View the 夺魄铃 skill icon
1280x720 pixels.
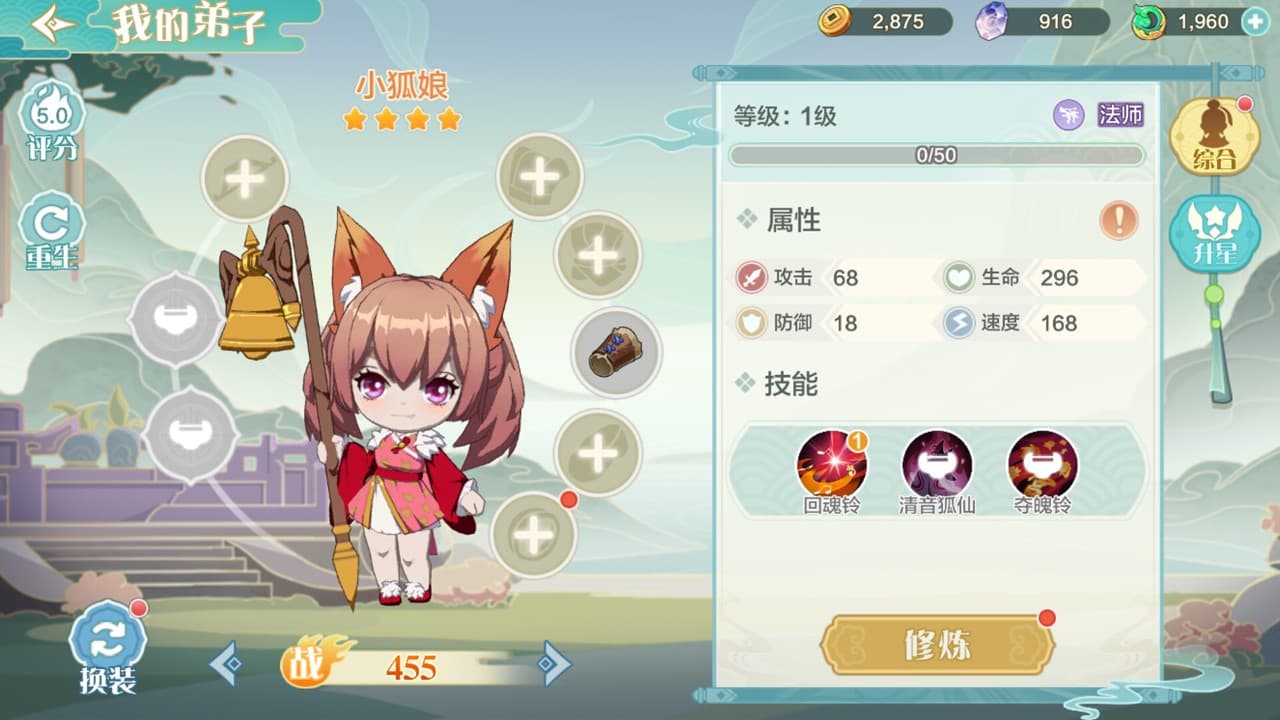point(1042,464)
